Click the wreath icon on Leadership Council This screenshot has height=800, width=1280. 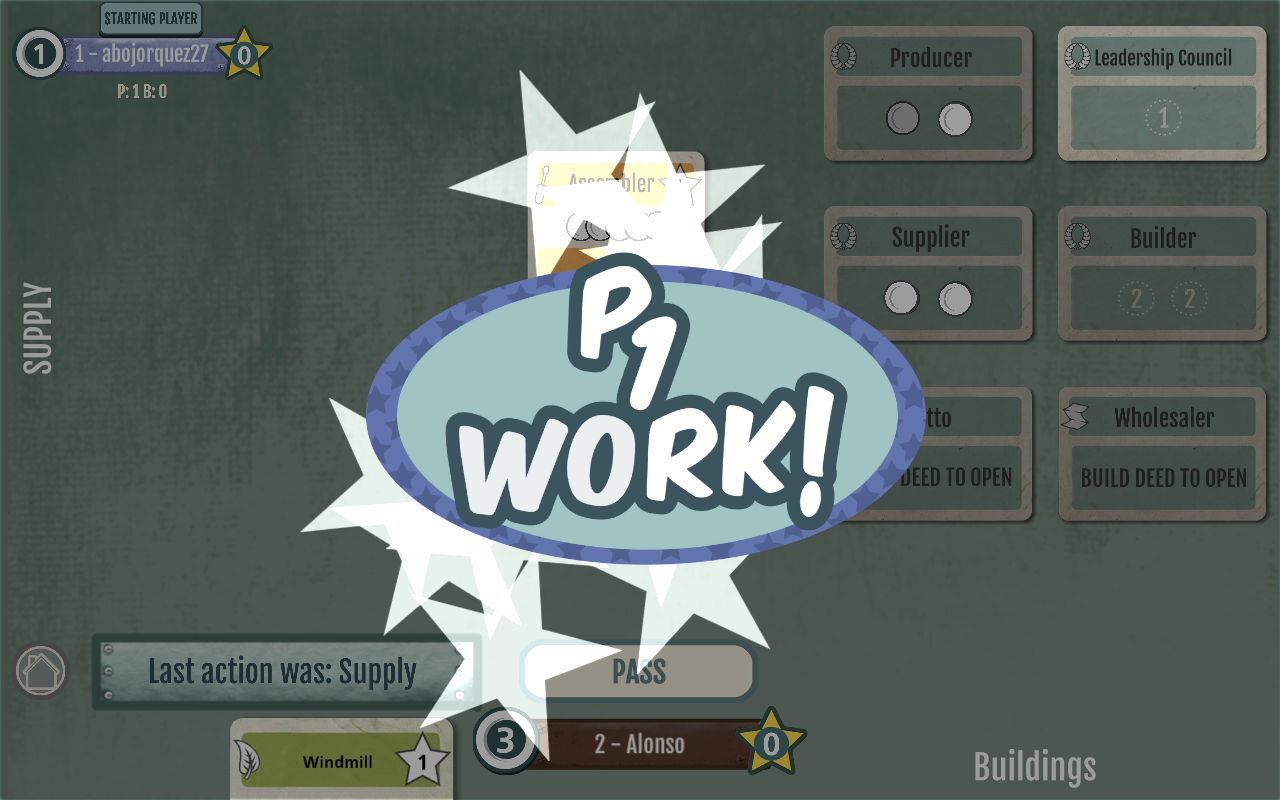tap(1078, 57)
